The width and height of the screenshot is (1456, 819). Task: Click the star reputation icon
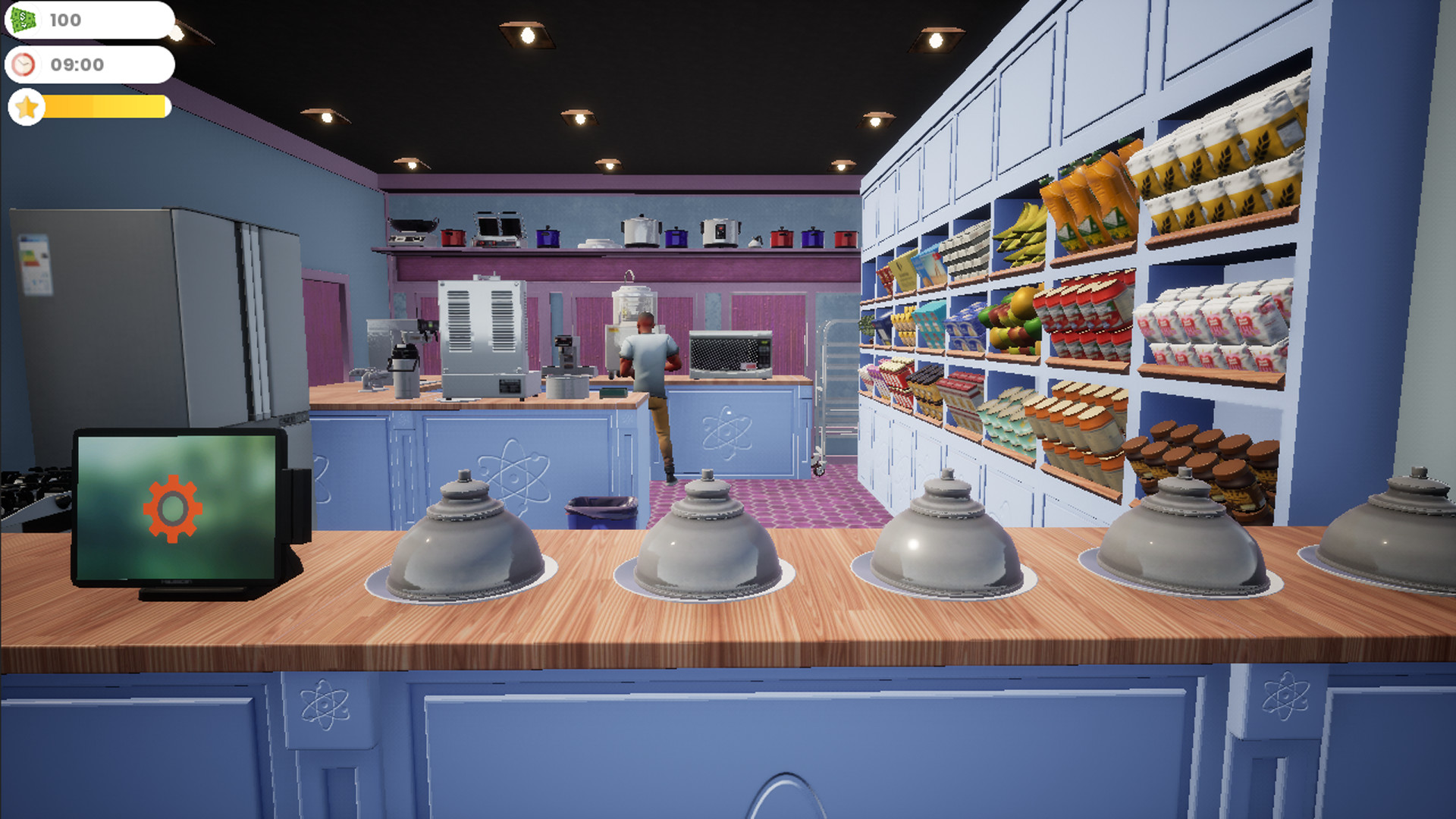click(27, 107)
